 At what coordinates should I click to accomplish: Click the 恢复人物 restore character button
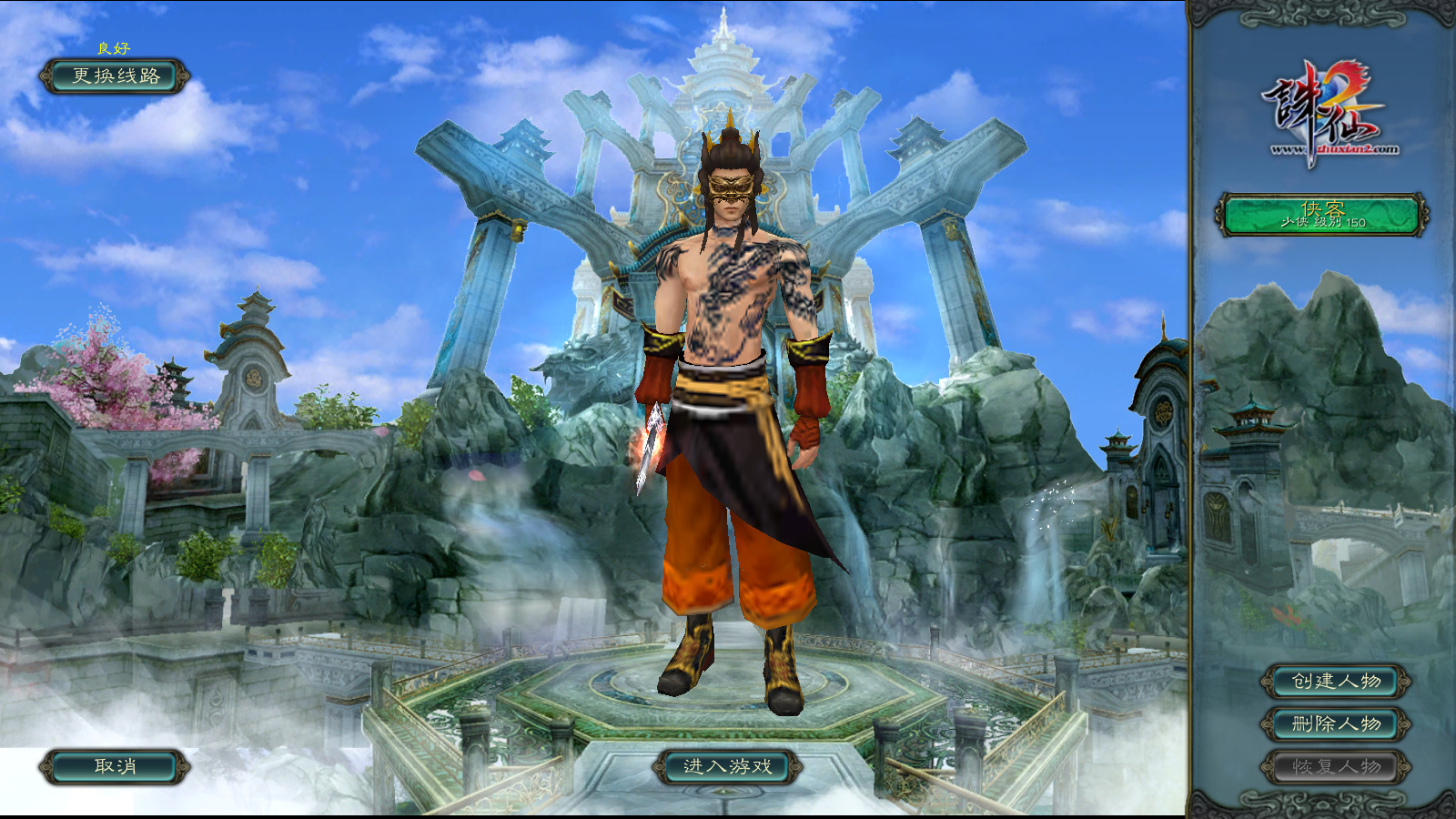pos(1336,767)
